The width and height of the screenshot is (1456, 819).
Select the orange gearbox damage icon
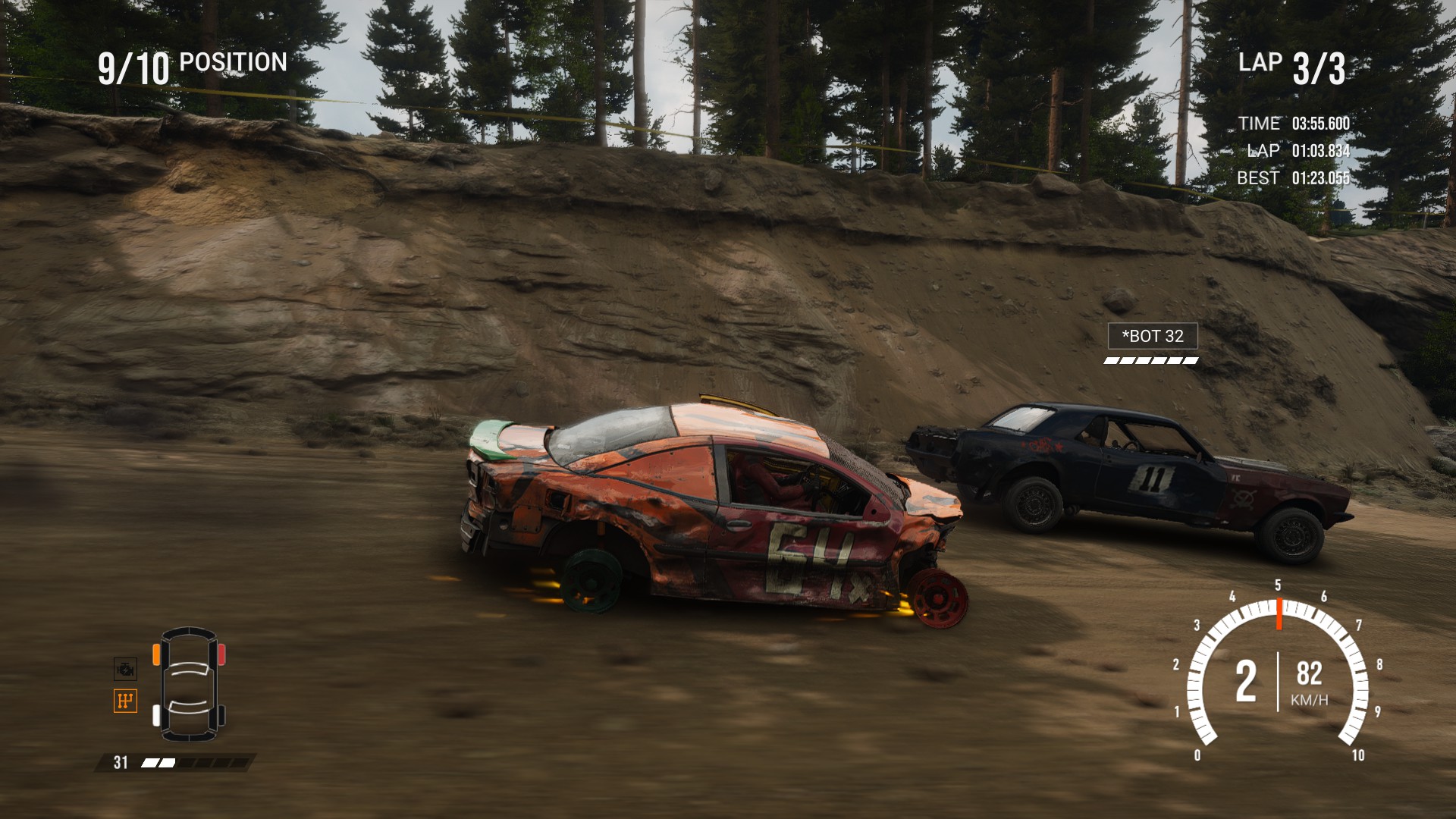point(125,701)
